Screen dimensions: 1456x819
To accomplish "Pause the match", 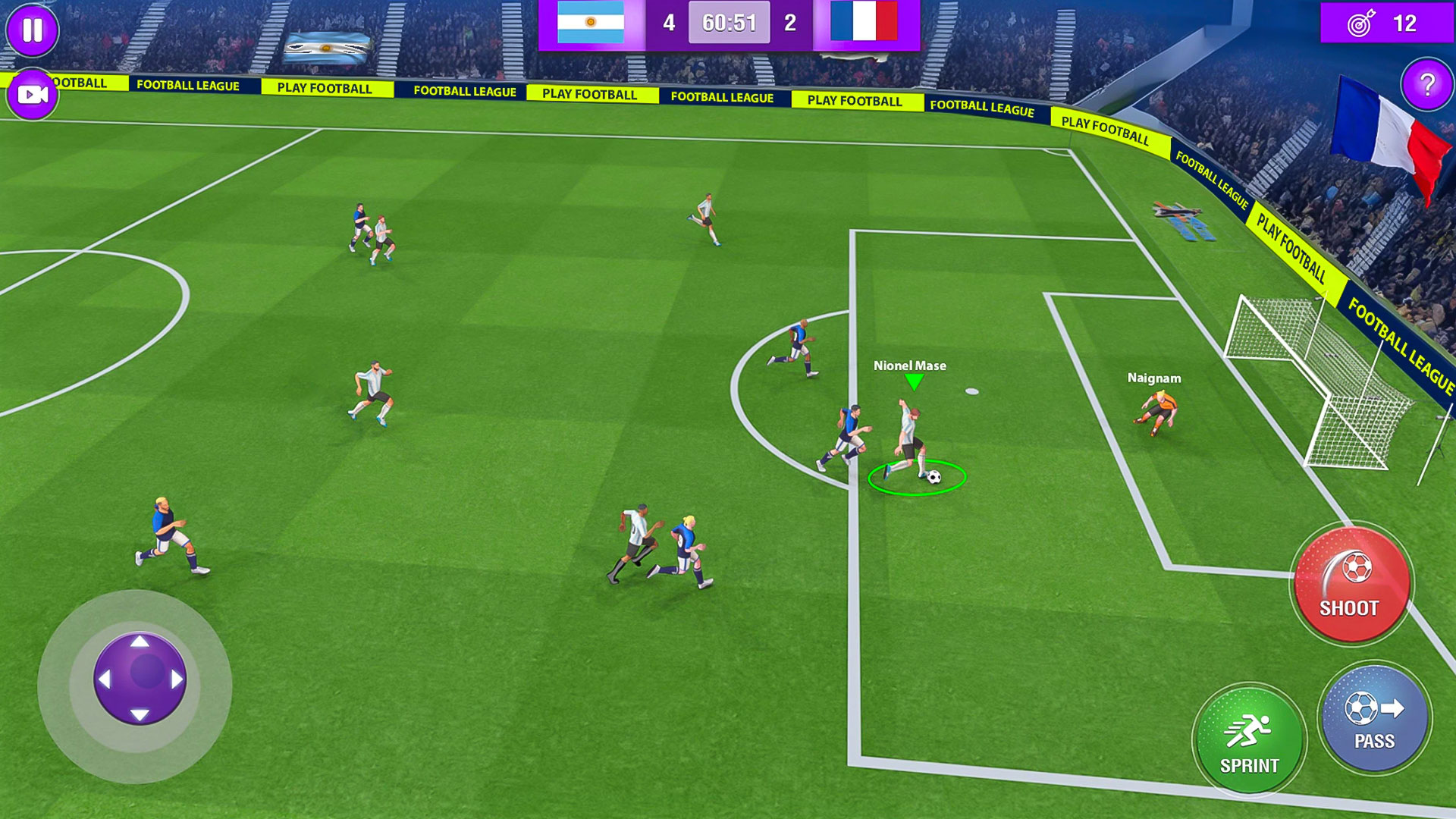I will pyautogui.click(x=32, y=30).
